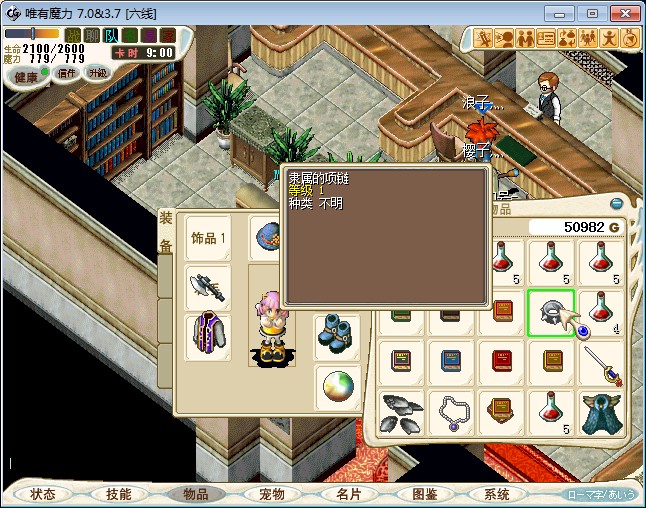646x508 pixels.
Task: Click the equipped purple robe slot
Action: [208, 336]
